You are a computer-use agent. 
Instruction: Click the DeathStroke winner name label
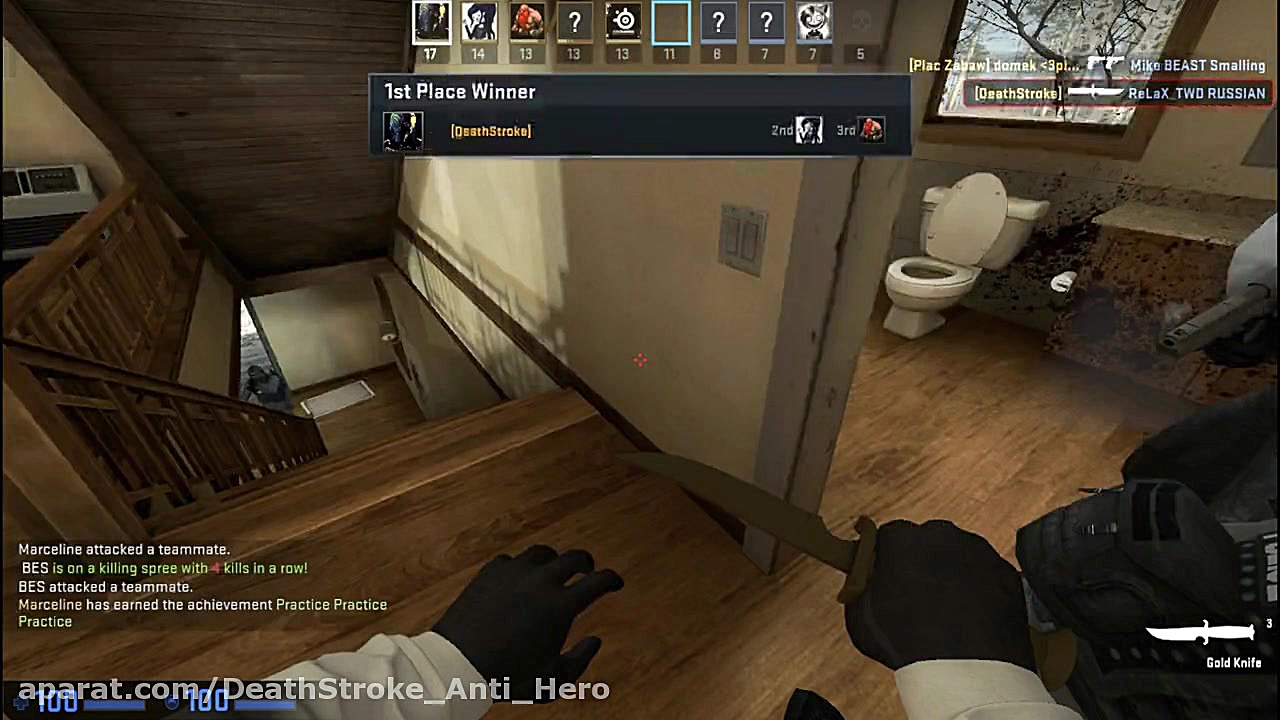(x=492, y=130)
